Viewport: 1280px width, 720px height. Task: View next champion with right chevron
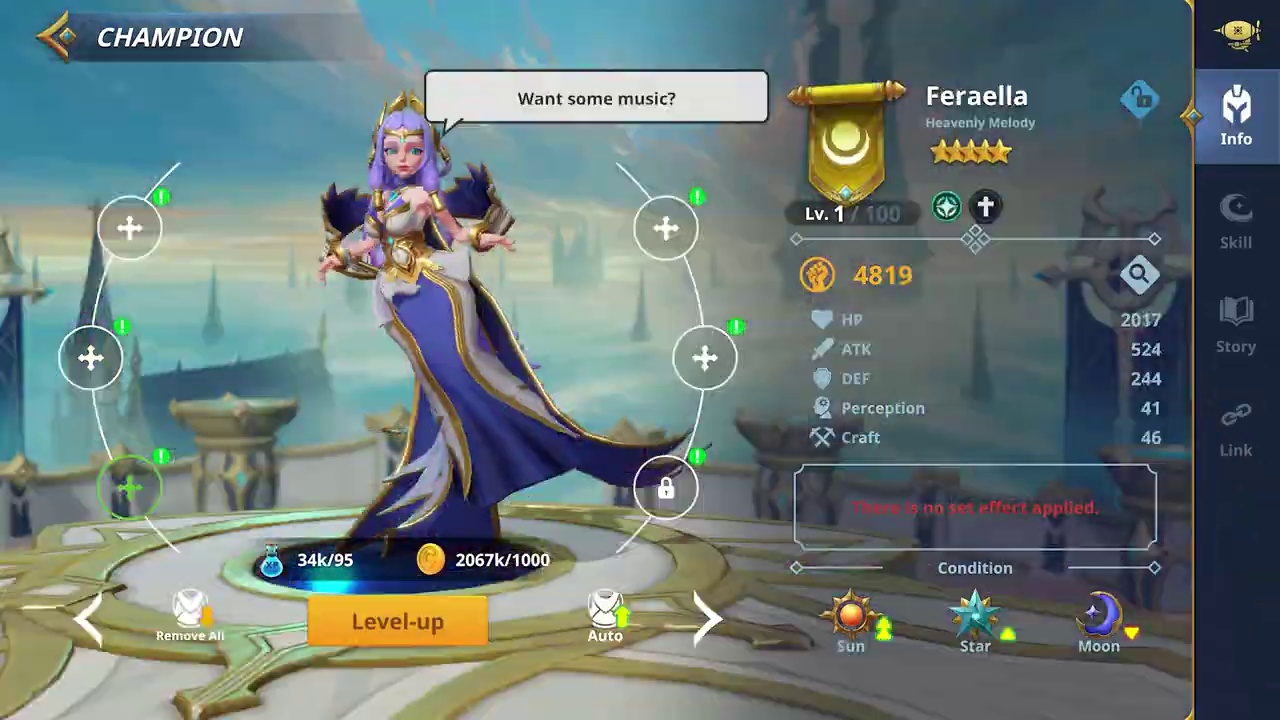(x=708, y=620)
